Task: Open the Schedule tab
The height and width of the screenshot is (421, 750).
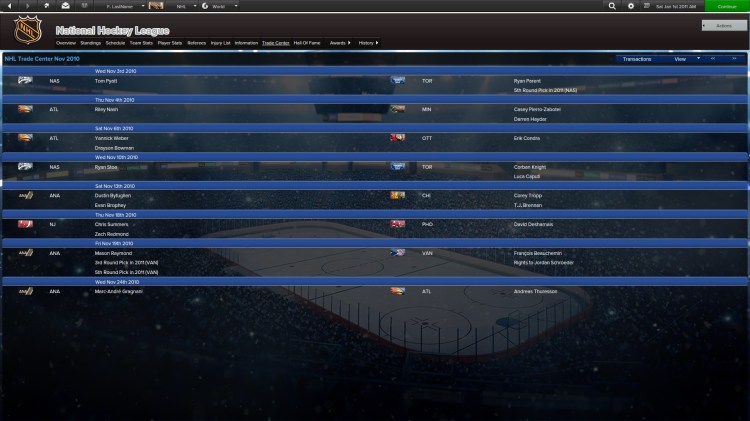Action: (x=115, y=44)
